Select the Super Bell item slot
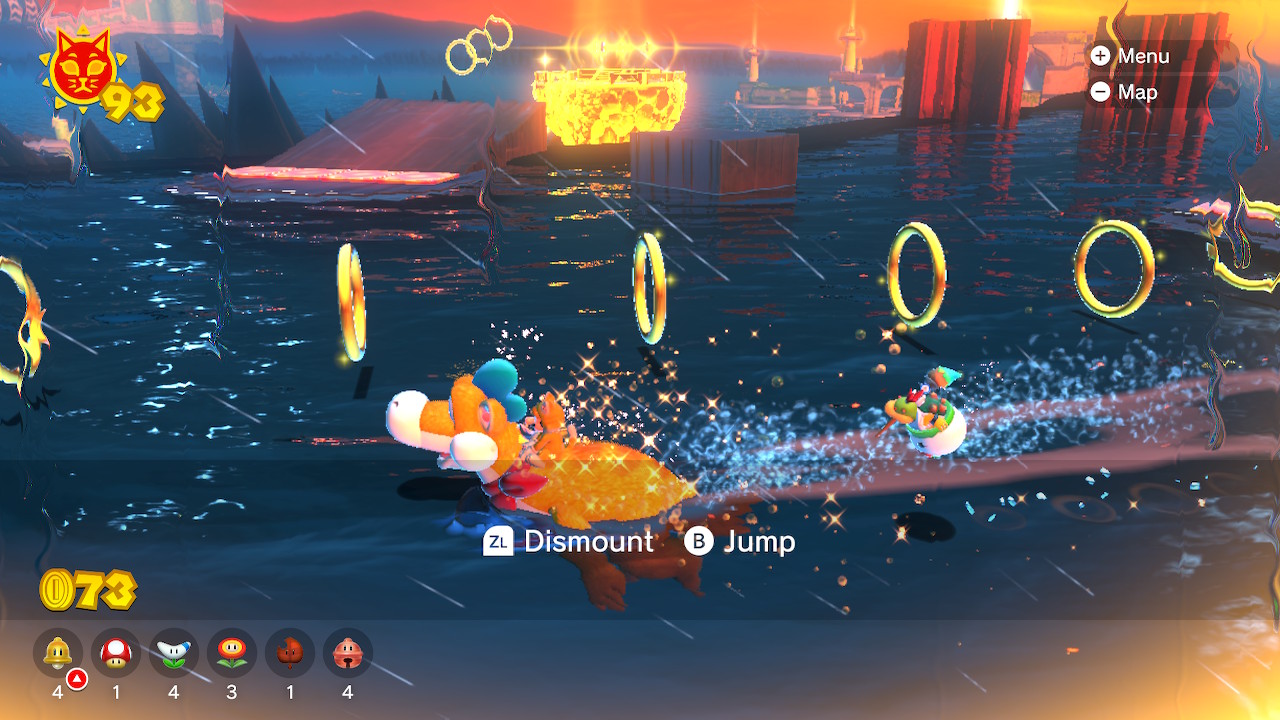Image resolution: width=1280 pixels, height=720 pixels. click(58, 653)
